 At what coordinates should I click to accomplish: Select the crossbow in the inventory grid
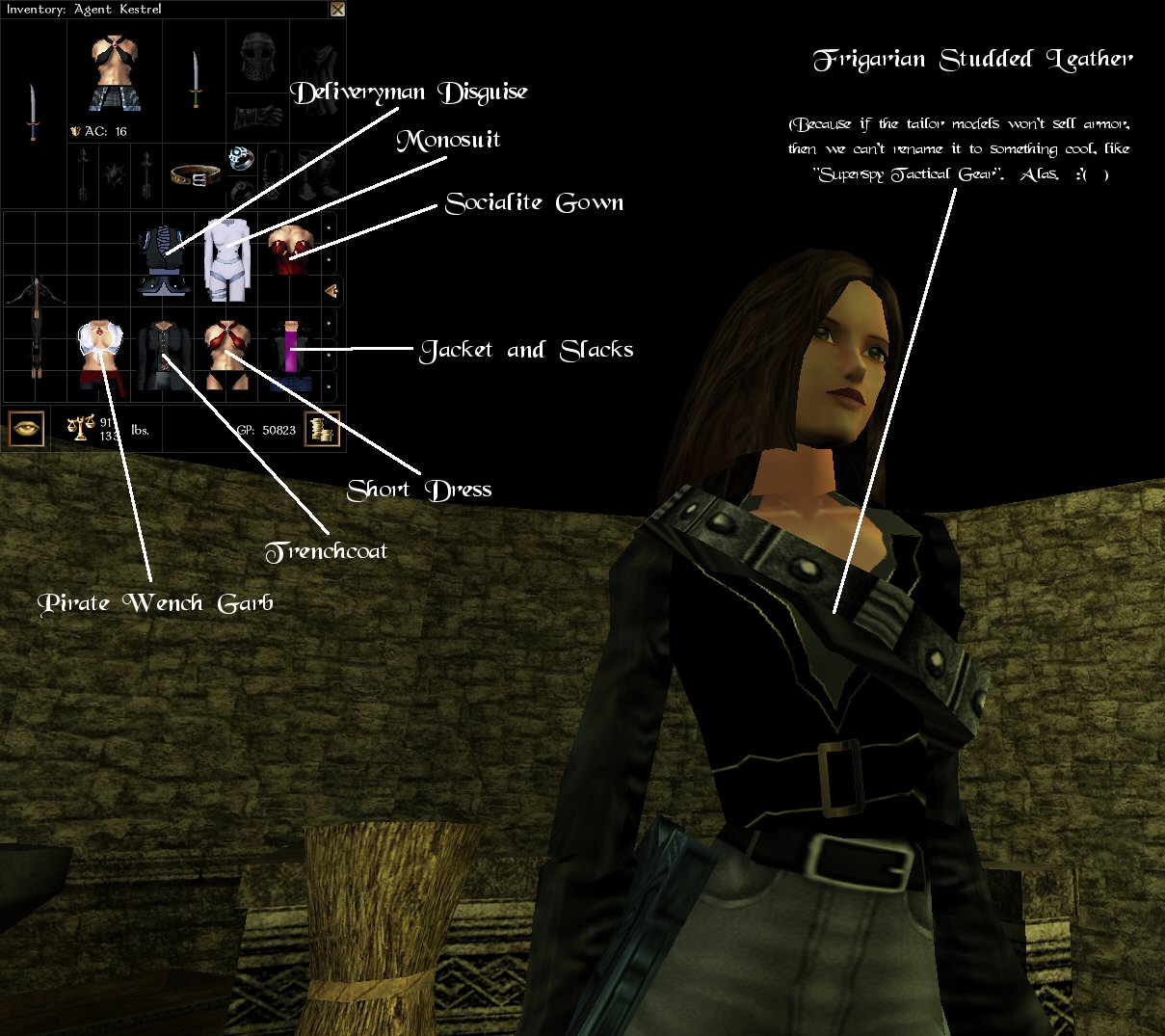[x=36, y=325]
